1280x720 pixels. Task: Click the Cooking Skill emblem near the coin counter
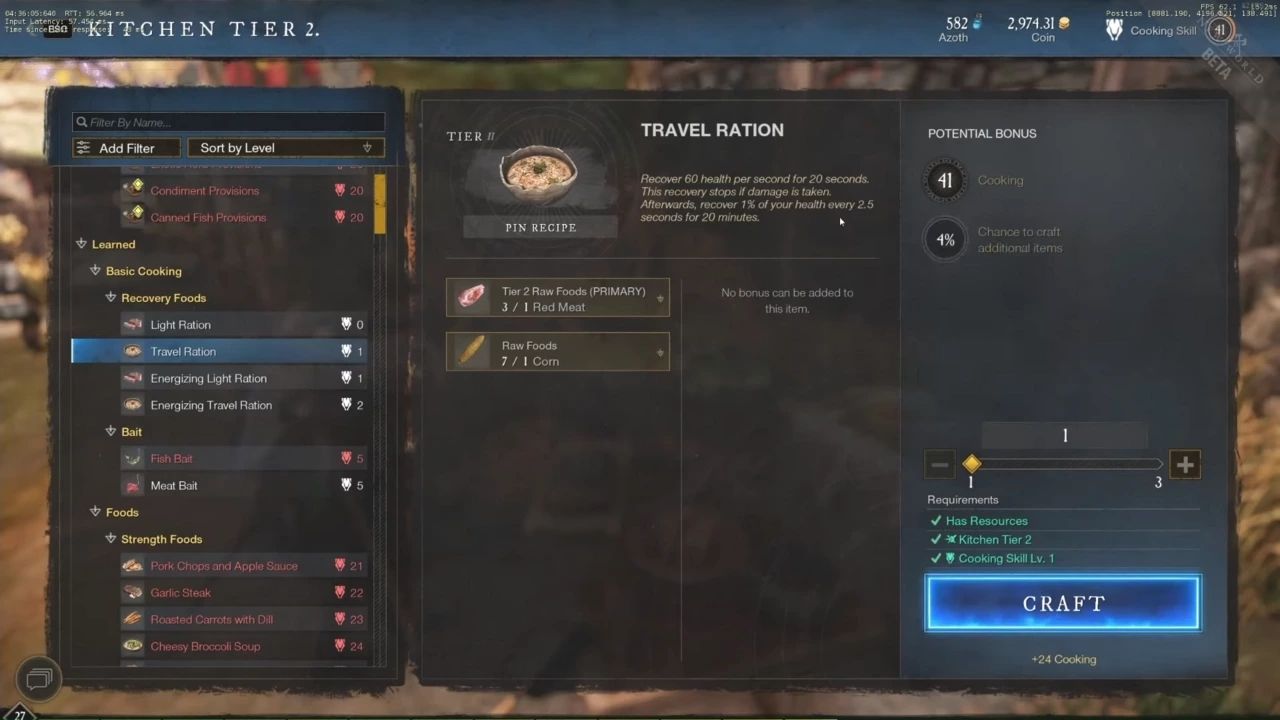coord(1113,29)
